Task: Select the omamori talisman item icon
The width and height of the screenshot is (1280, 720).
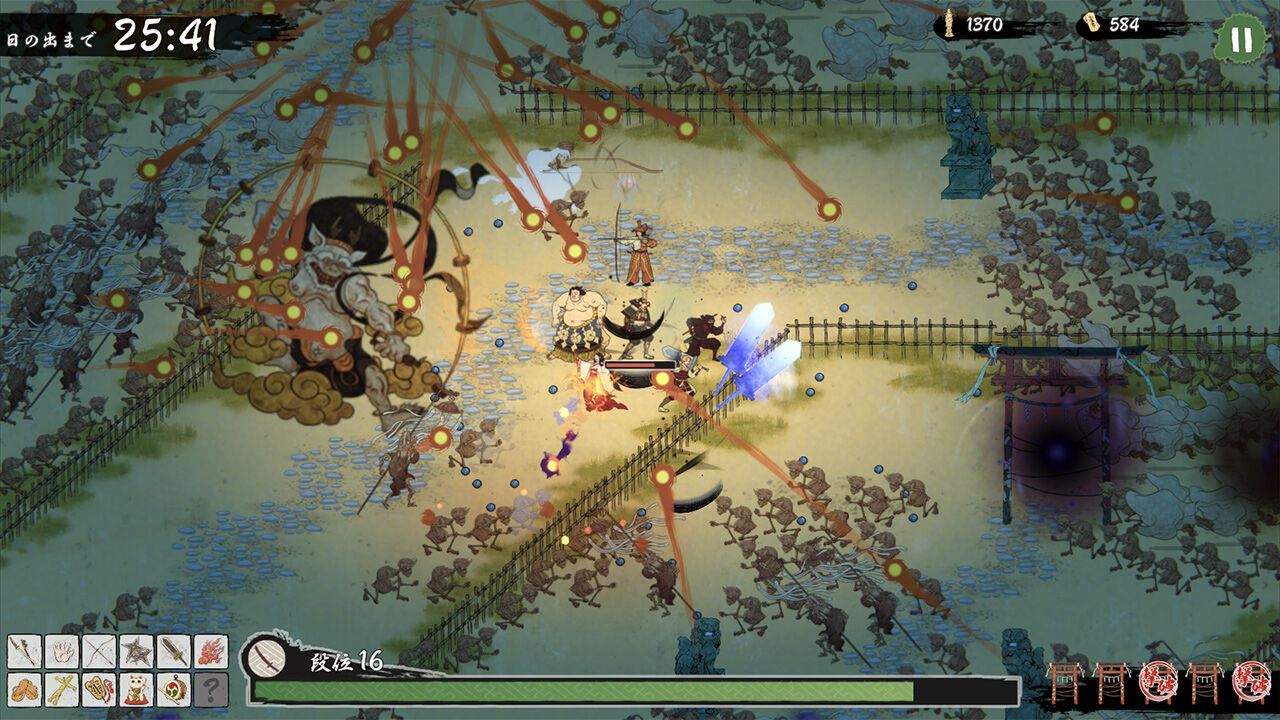Action: click(97, 690)
